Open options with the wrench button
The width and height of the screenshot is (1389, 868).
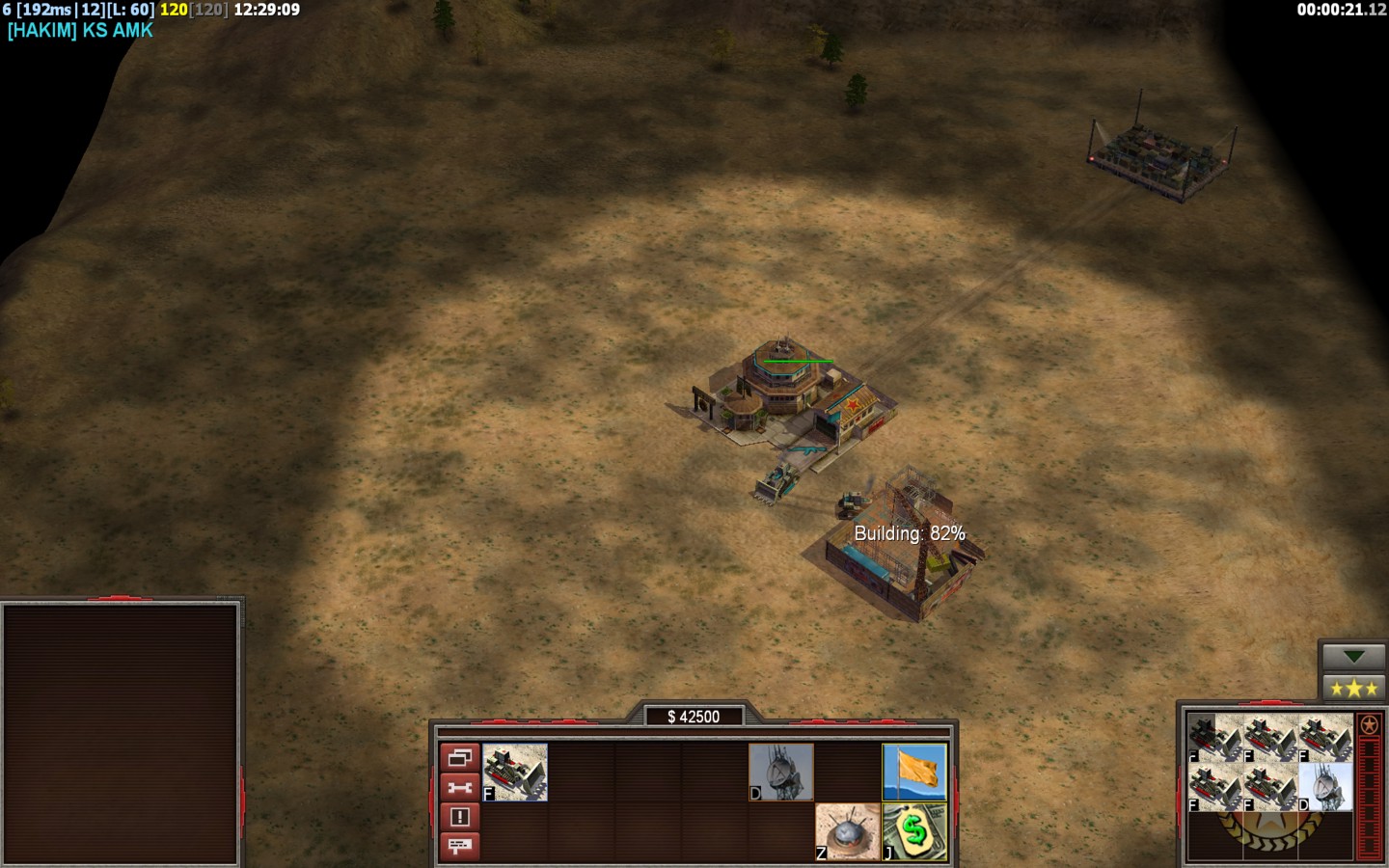click(x=460, y=787)
